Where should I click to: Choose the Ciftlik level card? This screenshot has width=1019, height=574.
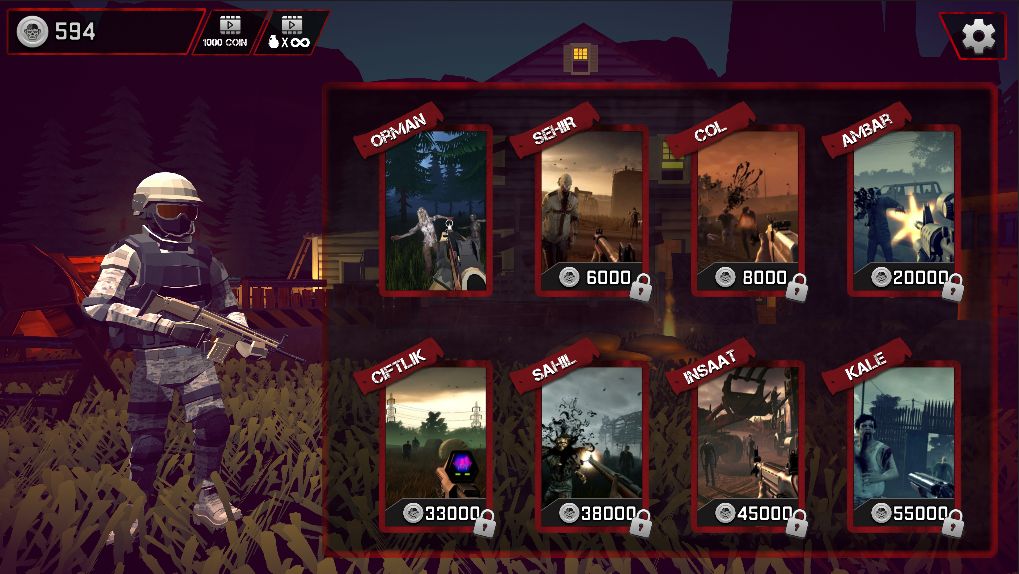(437, 447)
